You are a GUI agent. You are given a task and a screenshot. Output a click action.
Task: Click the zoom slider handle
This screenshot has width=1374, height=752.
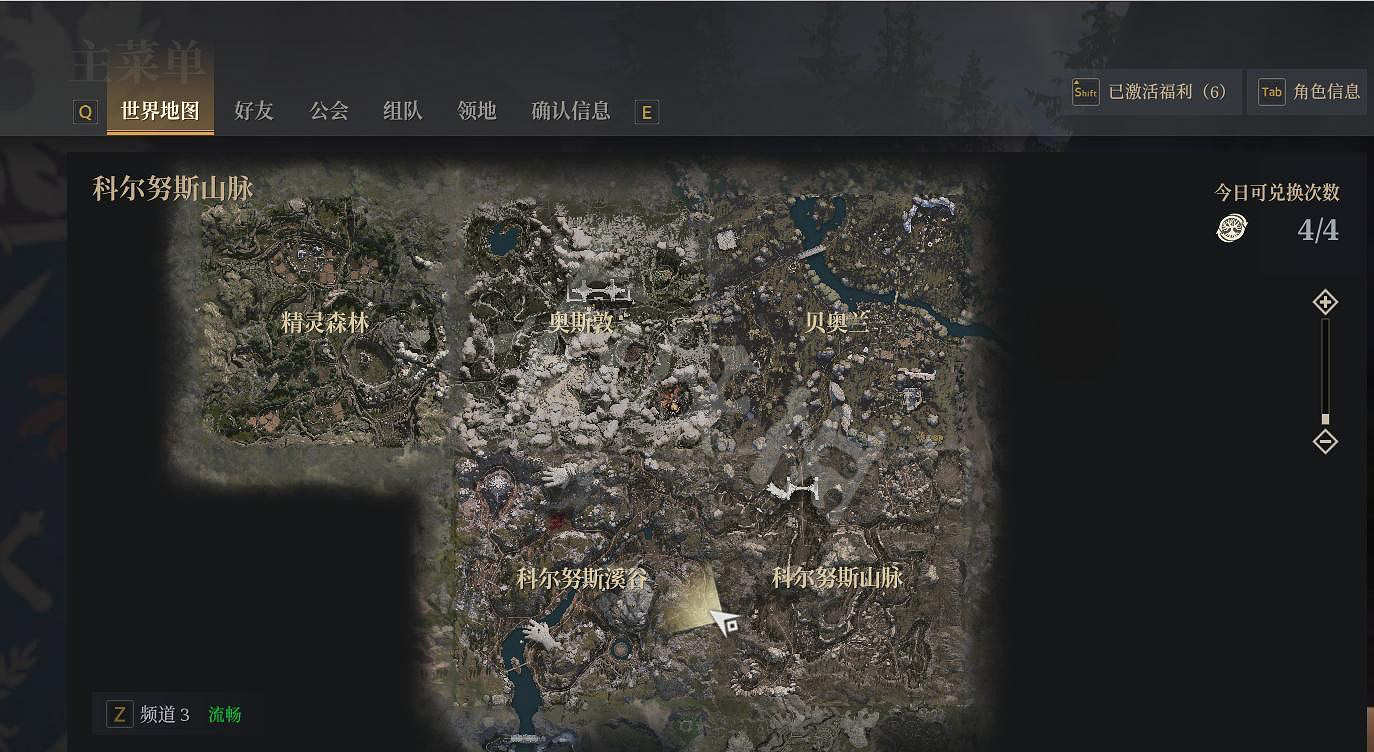pyautogui.click(x=1325, y=417)
